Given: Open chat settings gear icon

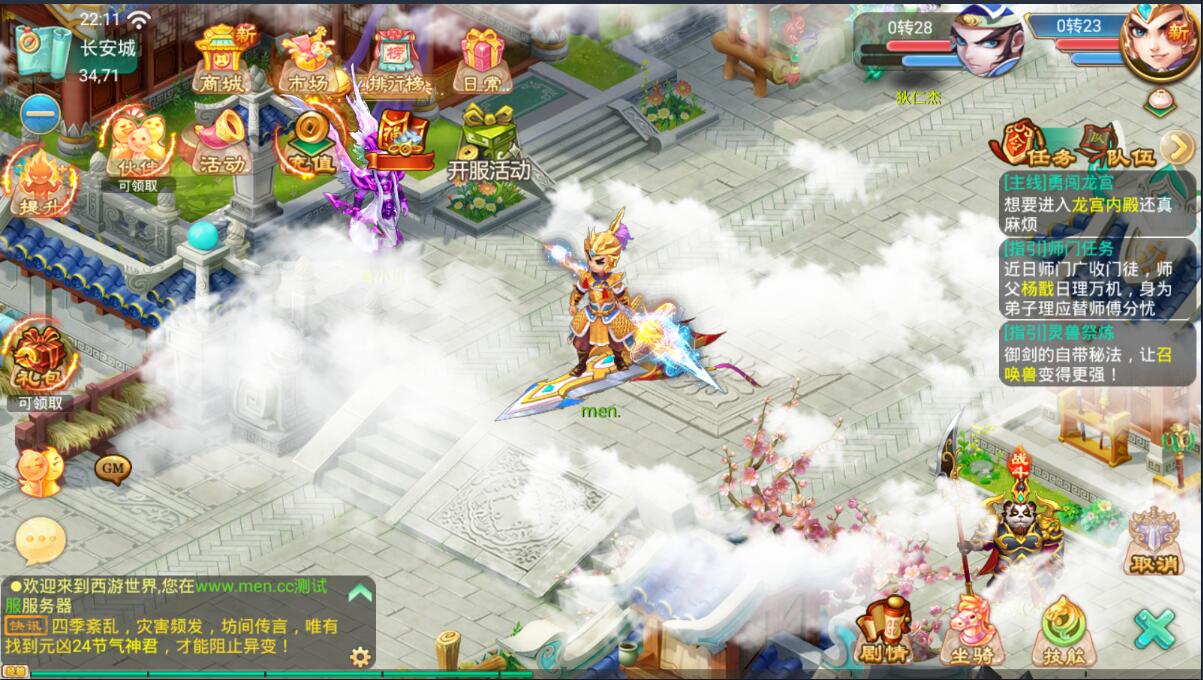Looking at the screenshot, I should tap(360, 656).
